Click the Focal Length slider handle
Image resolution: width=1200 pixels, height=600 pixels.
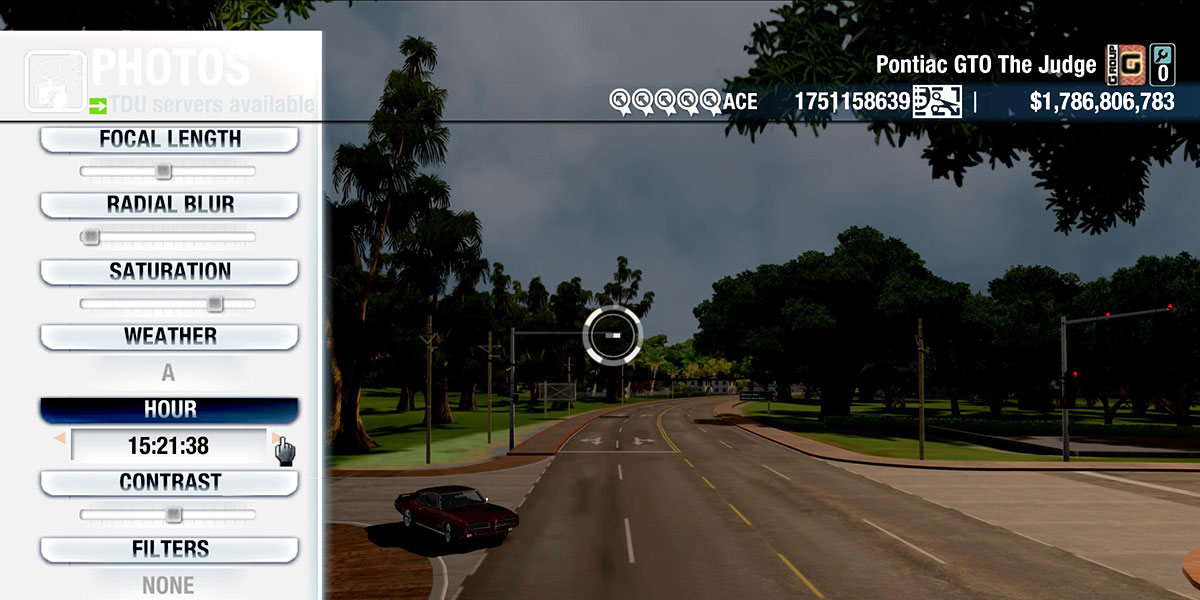(163, 172)
